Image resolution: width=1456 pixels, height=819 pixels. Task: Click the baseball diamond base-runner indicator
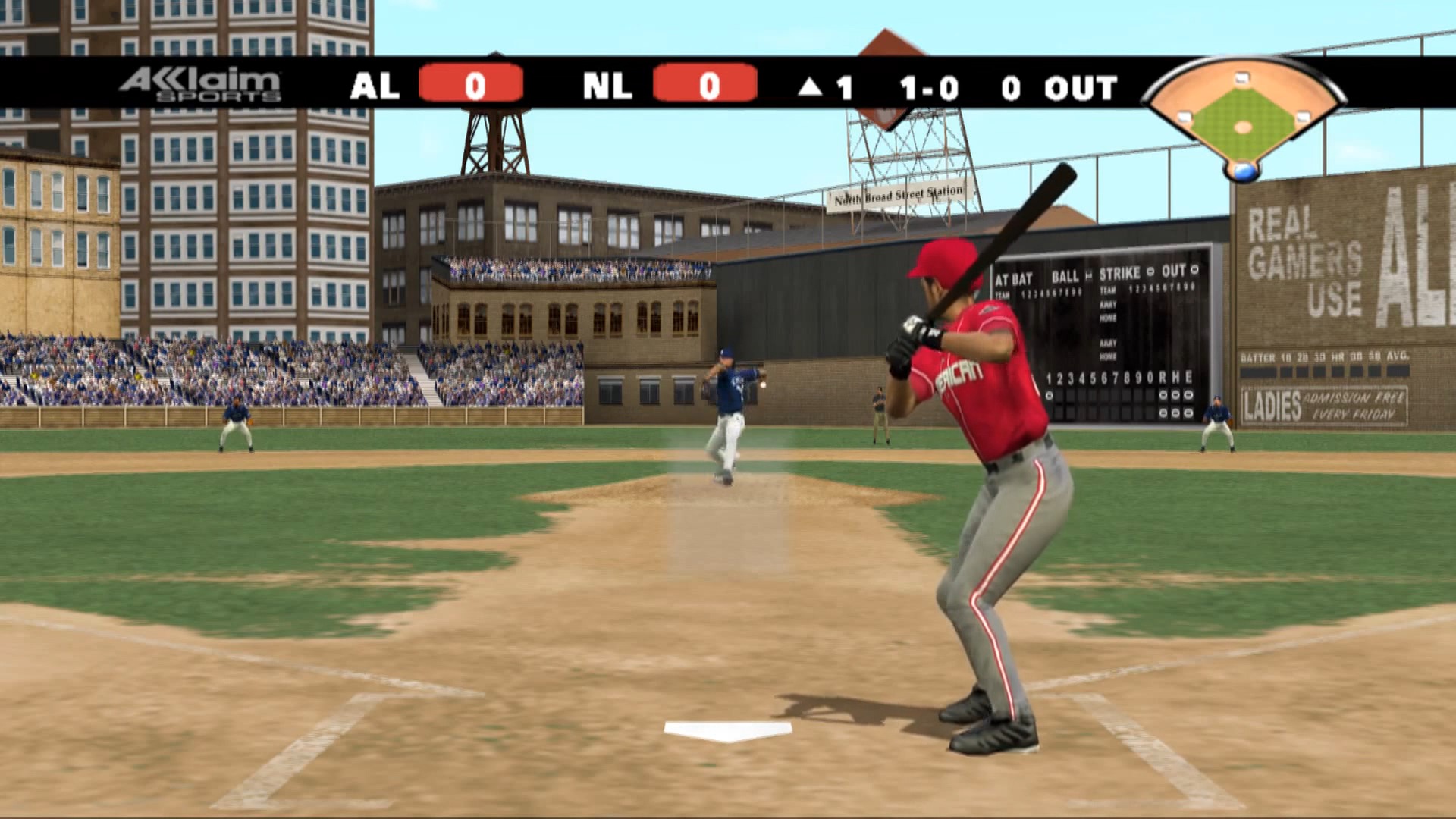click(x=1242, y=119)
